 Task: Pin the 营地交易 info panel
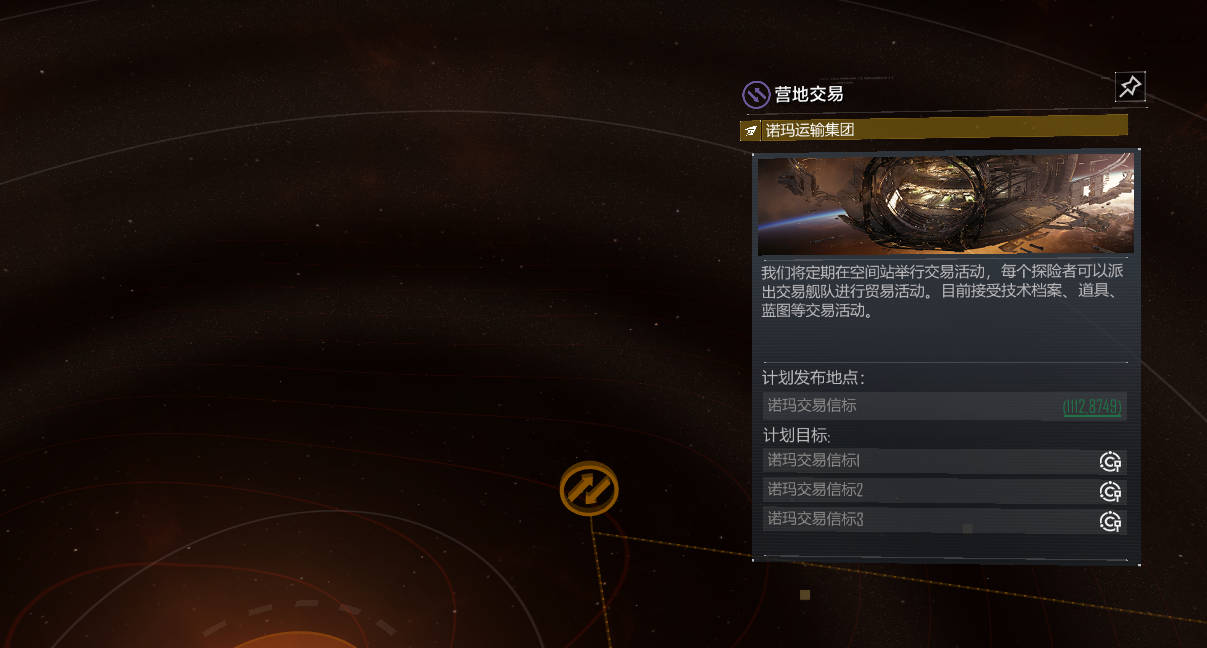point(1130,87)
